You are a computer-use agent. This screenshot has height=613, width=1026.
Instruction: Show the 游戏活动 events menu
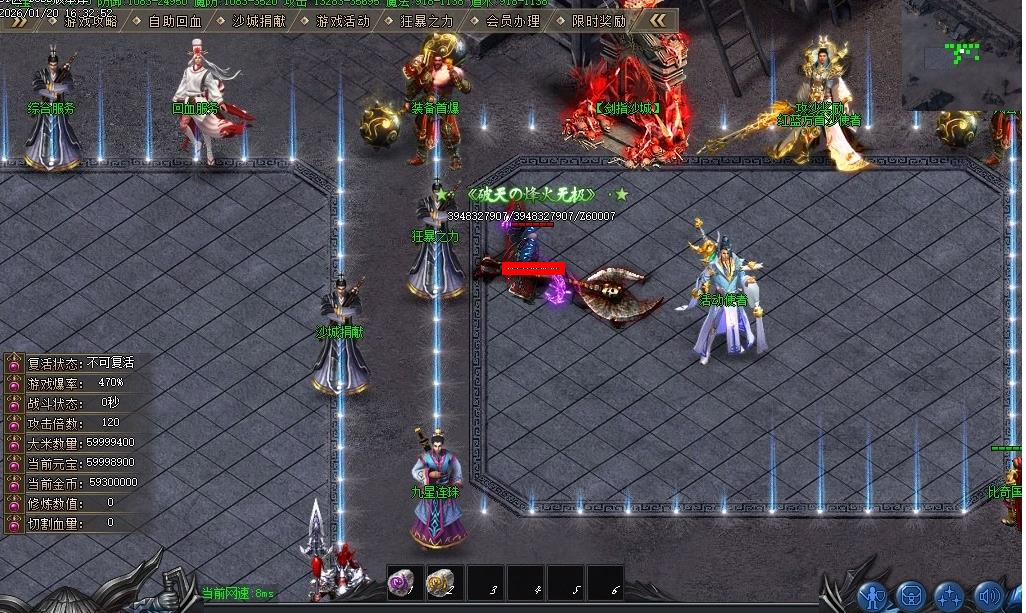[342, 20]
